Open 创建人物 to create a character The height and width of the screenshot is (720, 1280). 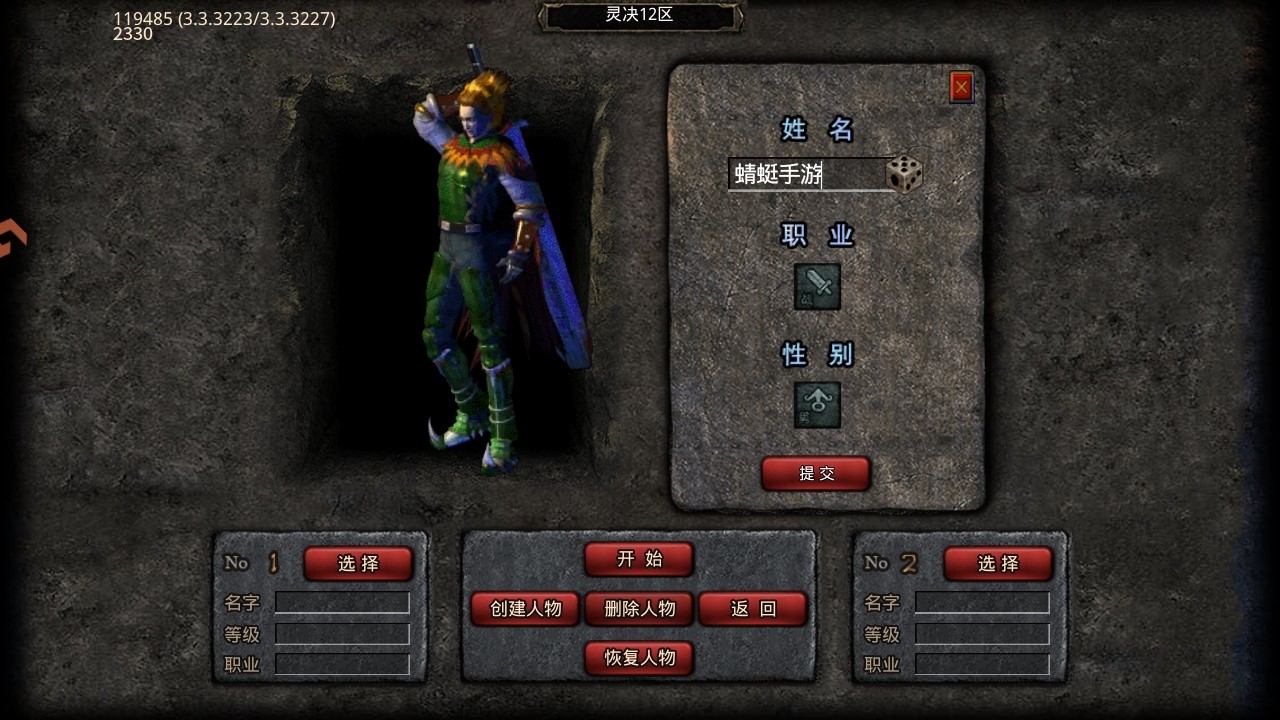pos(526,609)
